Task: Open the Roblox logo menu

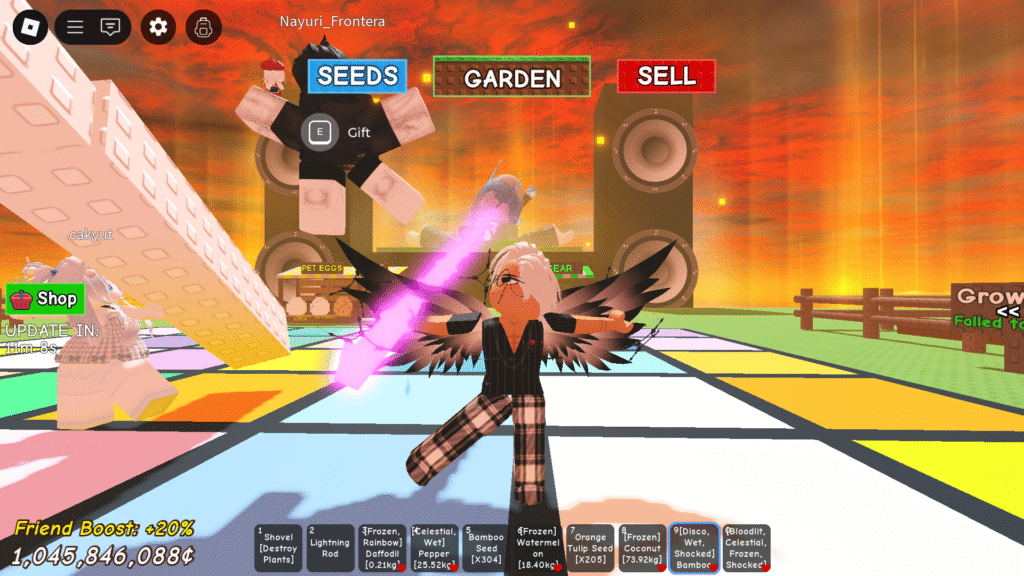Action: (x=30, y=27)
